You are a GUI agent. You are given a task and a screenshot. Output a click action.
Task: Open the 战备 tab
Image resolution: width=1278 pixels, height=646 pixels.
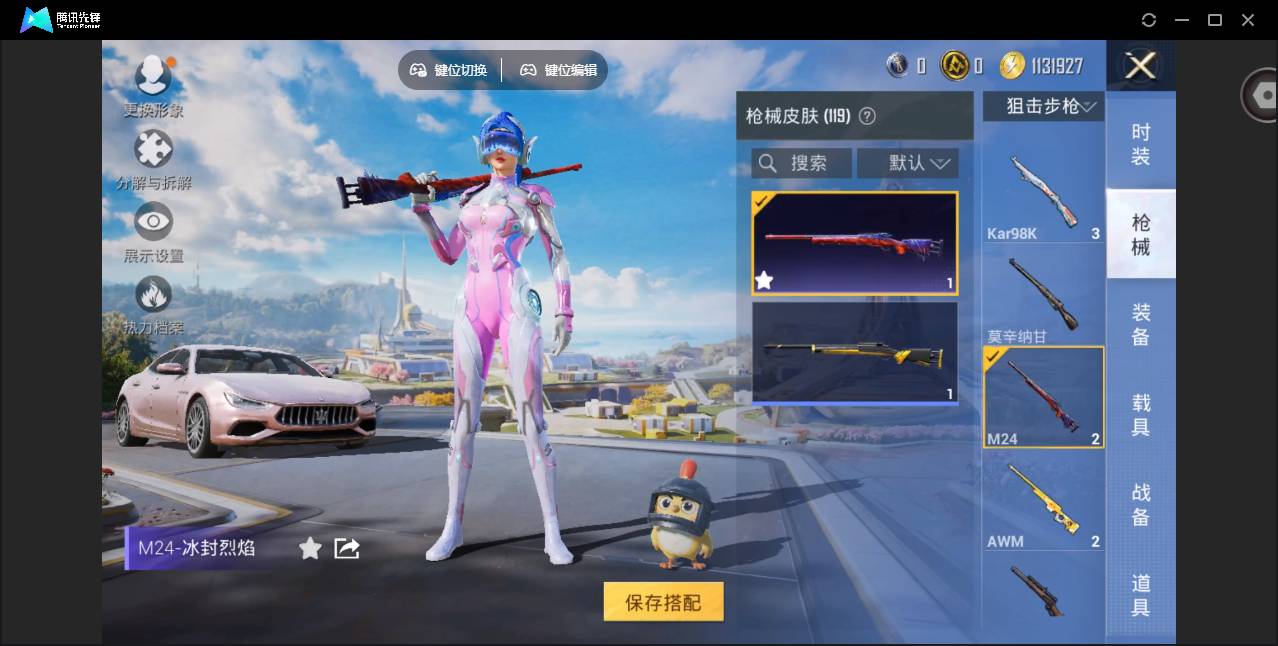tap(1140, 505)
